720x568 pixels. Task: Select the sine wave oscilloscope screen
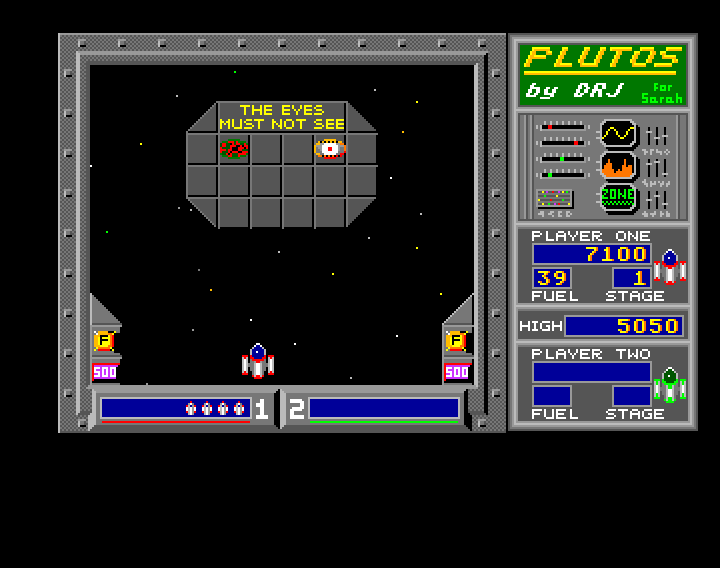click(618, 133)
